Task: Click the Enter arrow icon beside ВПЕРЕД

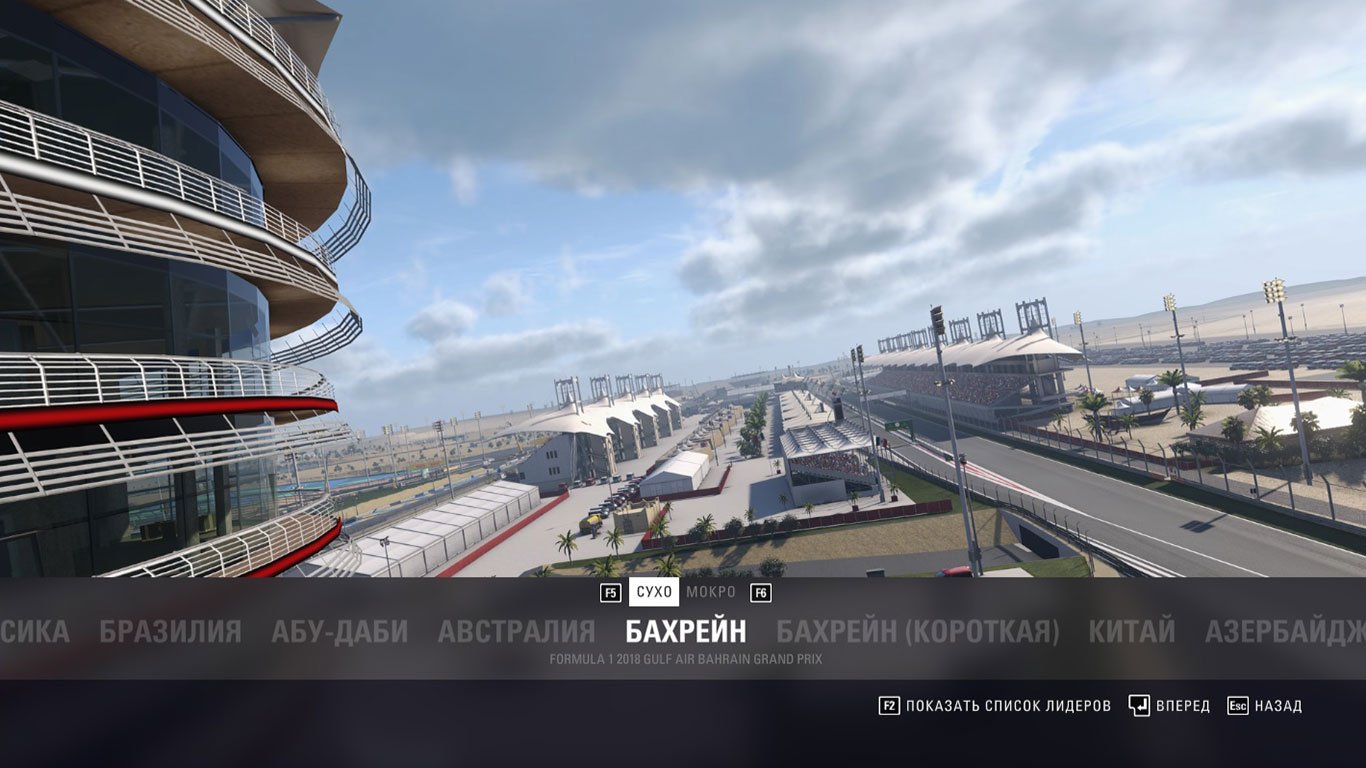Action: point(1138,705)
